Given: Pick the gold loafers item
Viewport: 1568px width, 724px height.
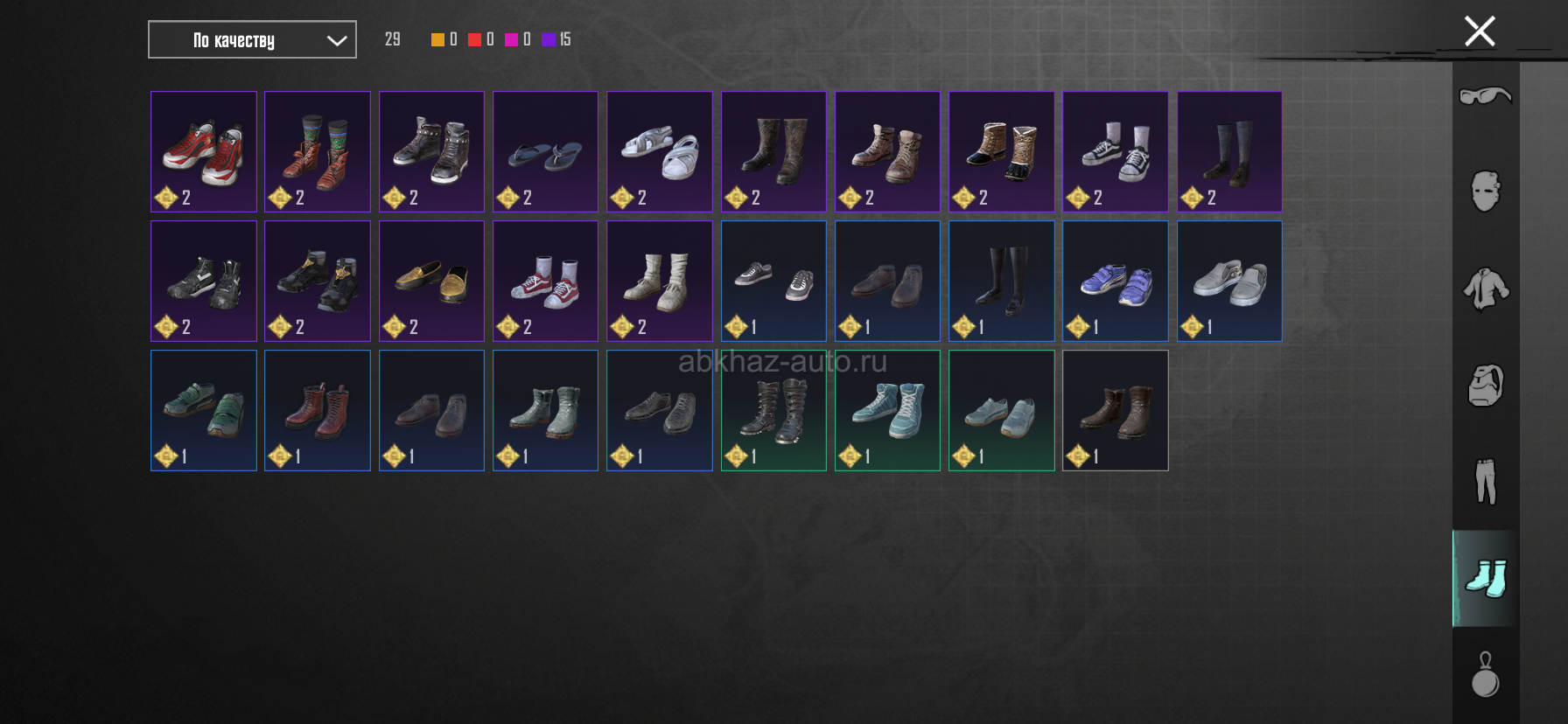Looking at the screenshot, I should (431, 281).
